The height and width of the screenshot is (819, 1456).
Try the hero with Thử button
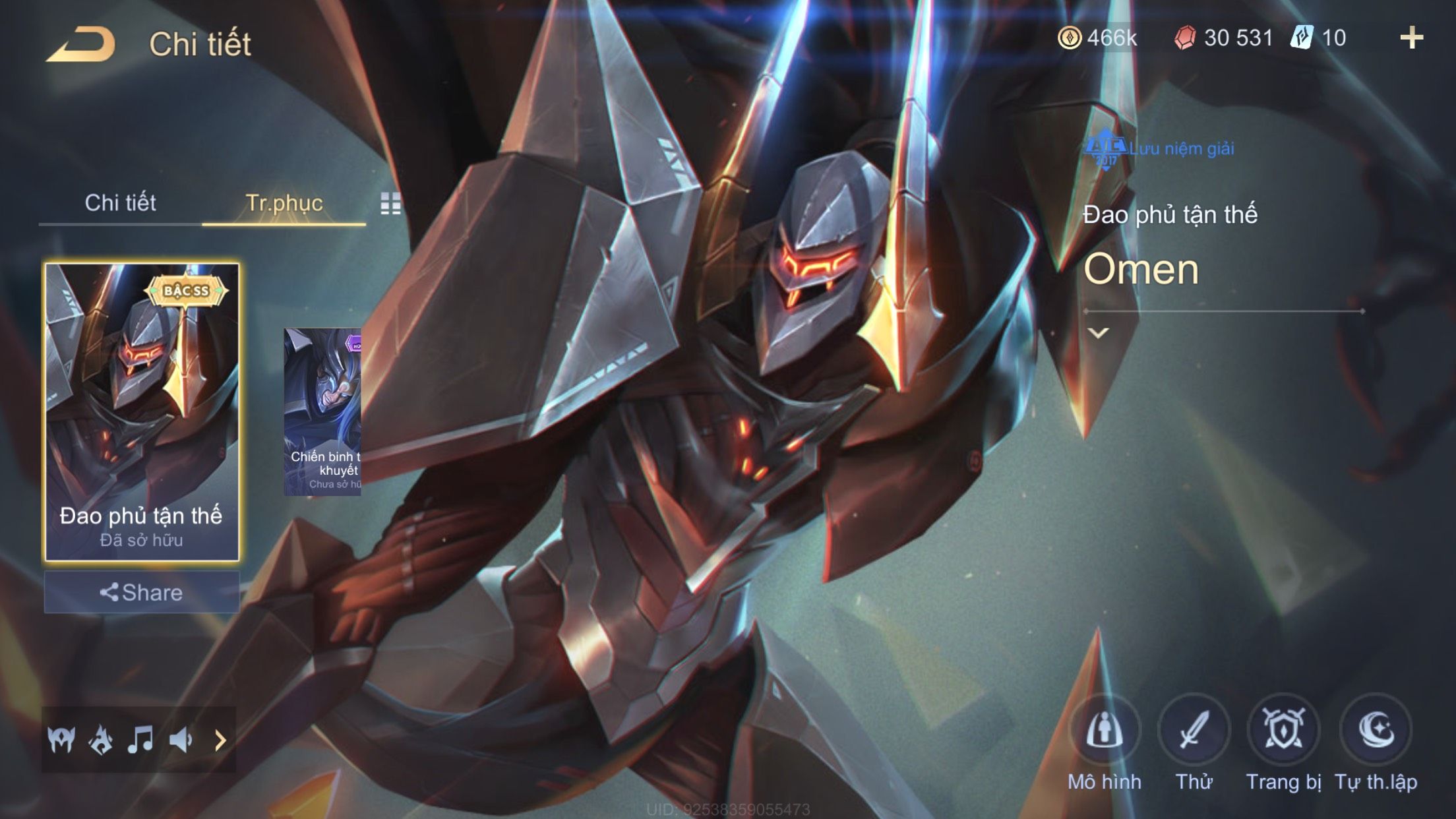point(1194,731)
